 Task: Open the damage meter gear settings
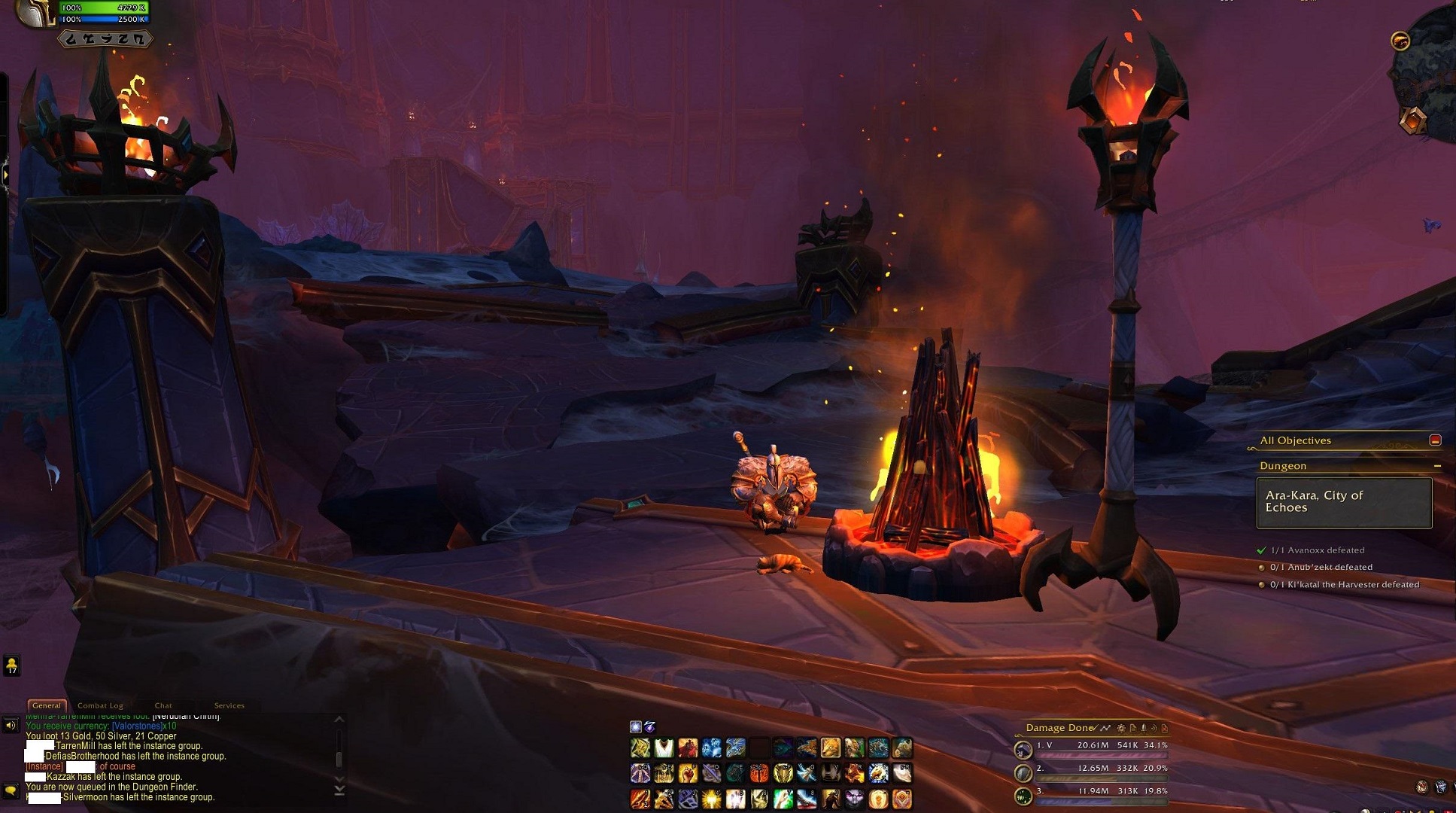coord(1121,728)
